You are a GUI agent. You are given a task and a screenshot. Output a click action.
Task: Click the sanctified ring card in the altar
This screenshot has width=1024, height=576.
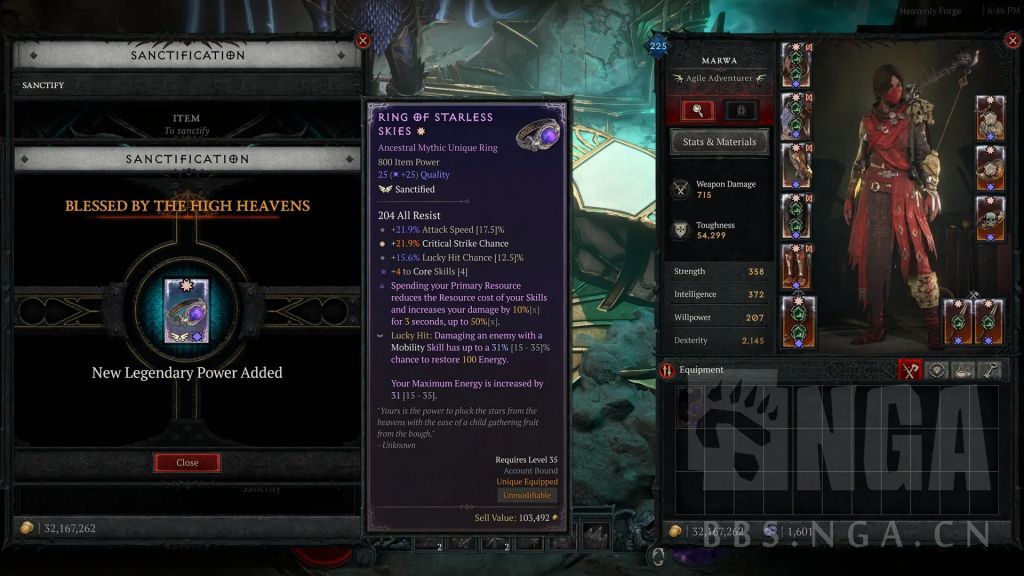(x=187, y=311)
